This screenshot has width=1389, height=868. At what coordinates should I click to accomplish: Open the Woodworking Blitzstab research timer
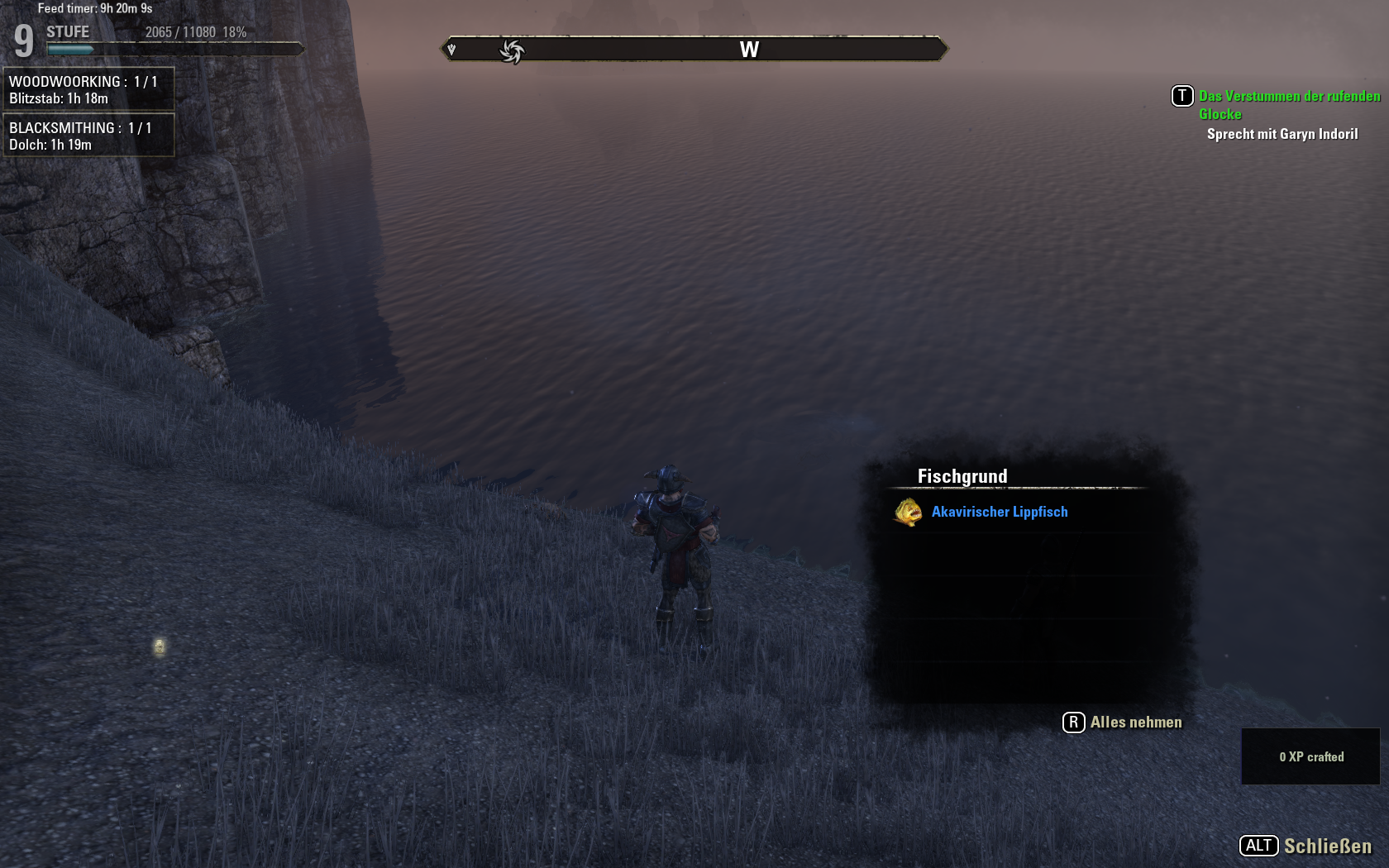pyautogui.click(x=88, y=89)
